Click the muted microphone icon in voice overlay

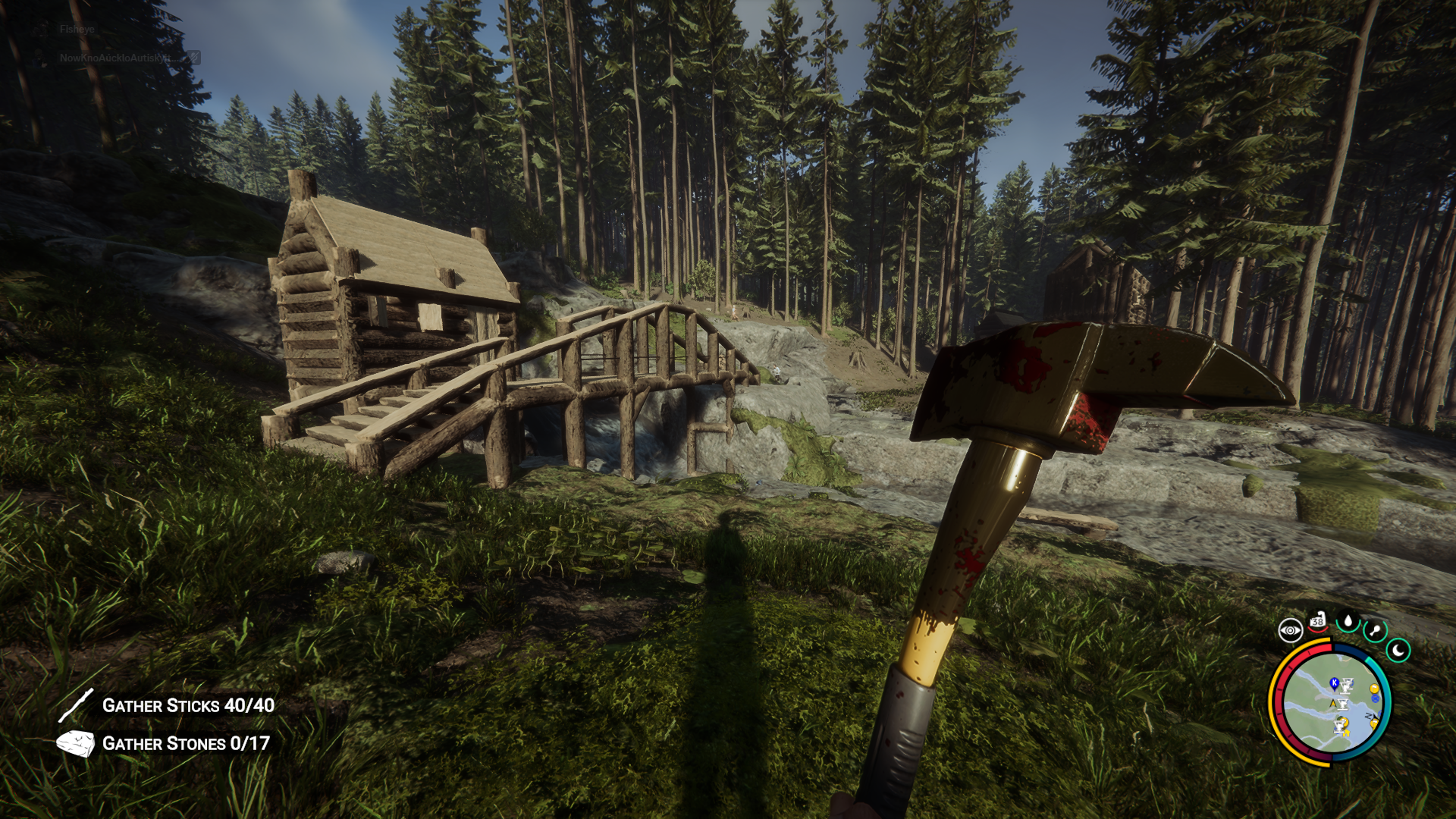pyautogui.click(x=194, y=57)
